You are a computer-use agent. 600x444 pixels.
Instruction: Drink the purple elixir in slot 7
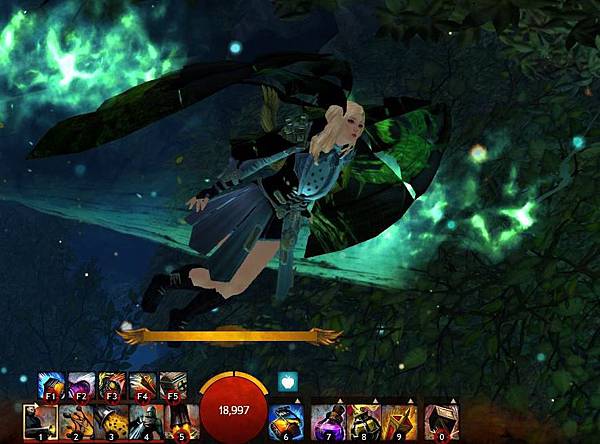(328, 422)
